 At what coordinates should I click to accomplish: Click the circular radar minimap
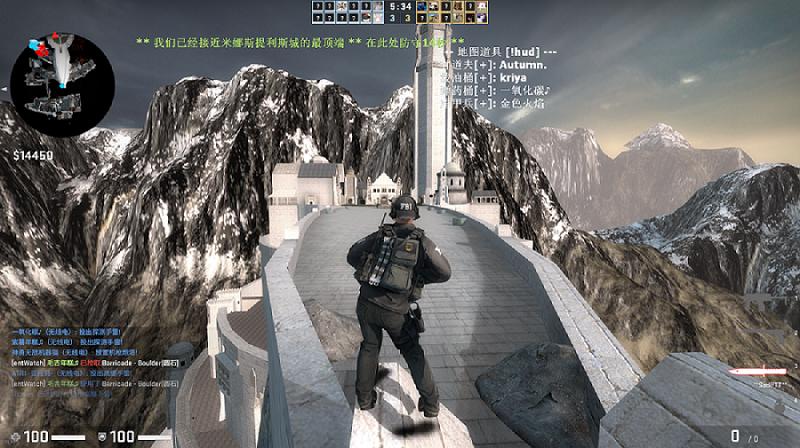coord(48,72)
